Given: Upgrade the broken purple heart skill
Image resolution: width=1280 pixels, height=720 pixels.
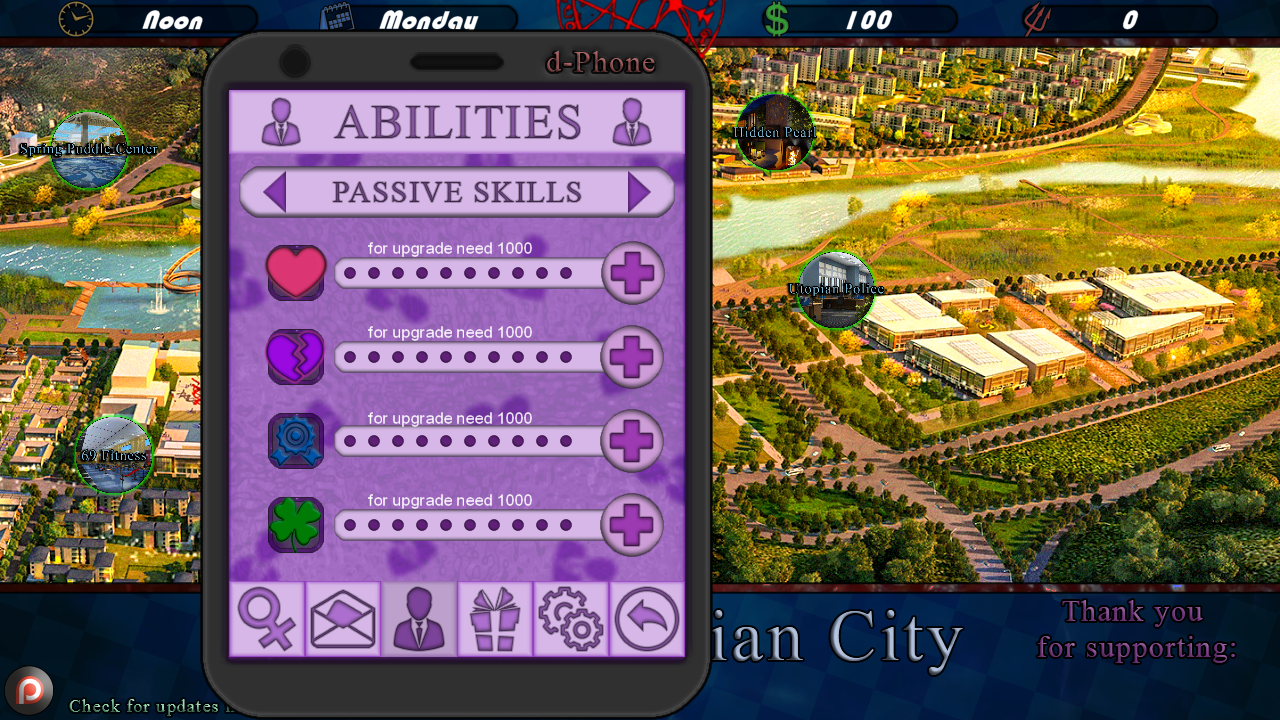Looking at the screenshot, I should coord(632,357).
